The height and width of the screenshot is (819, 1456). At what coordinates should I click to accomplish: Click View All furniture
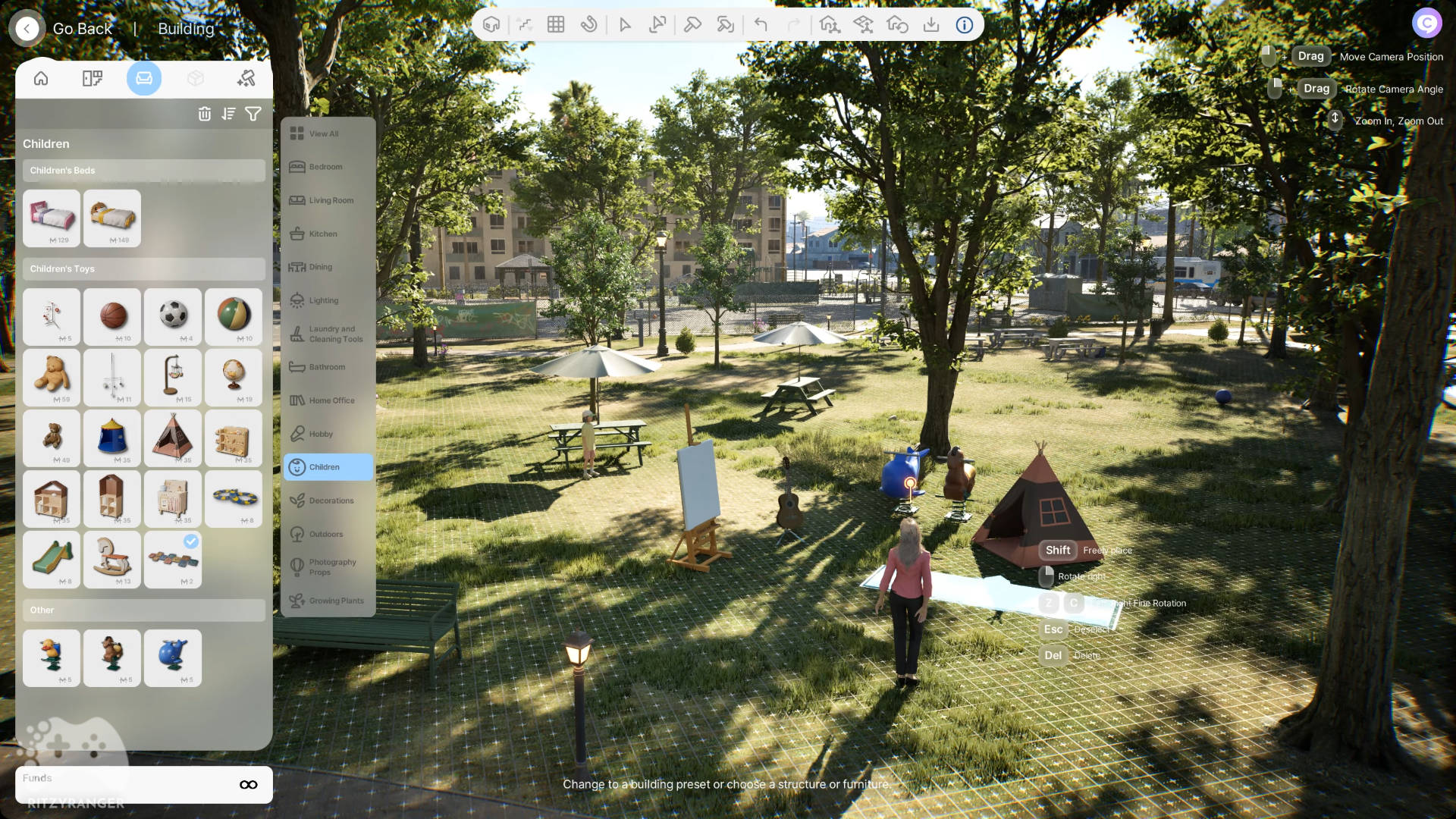(324, 133)
